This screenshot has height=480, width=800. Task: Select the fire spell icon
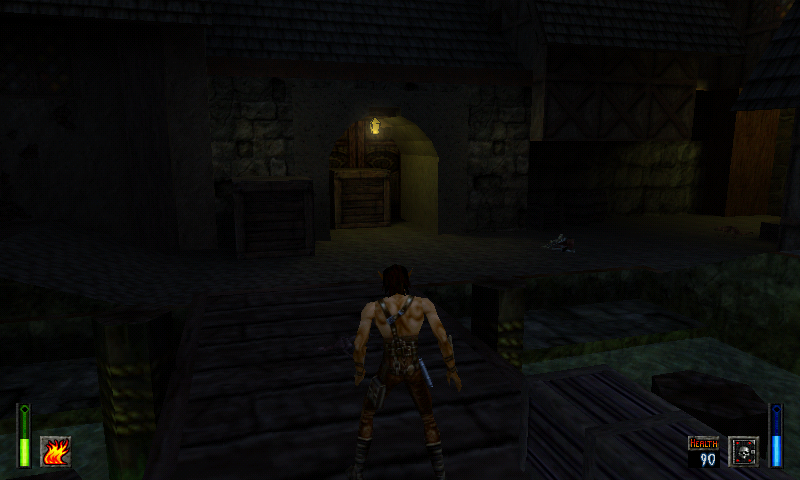55,451
